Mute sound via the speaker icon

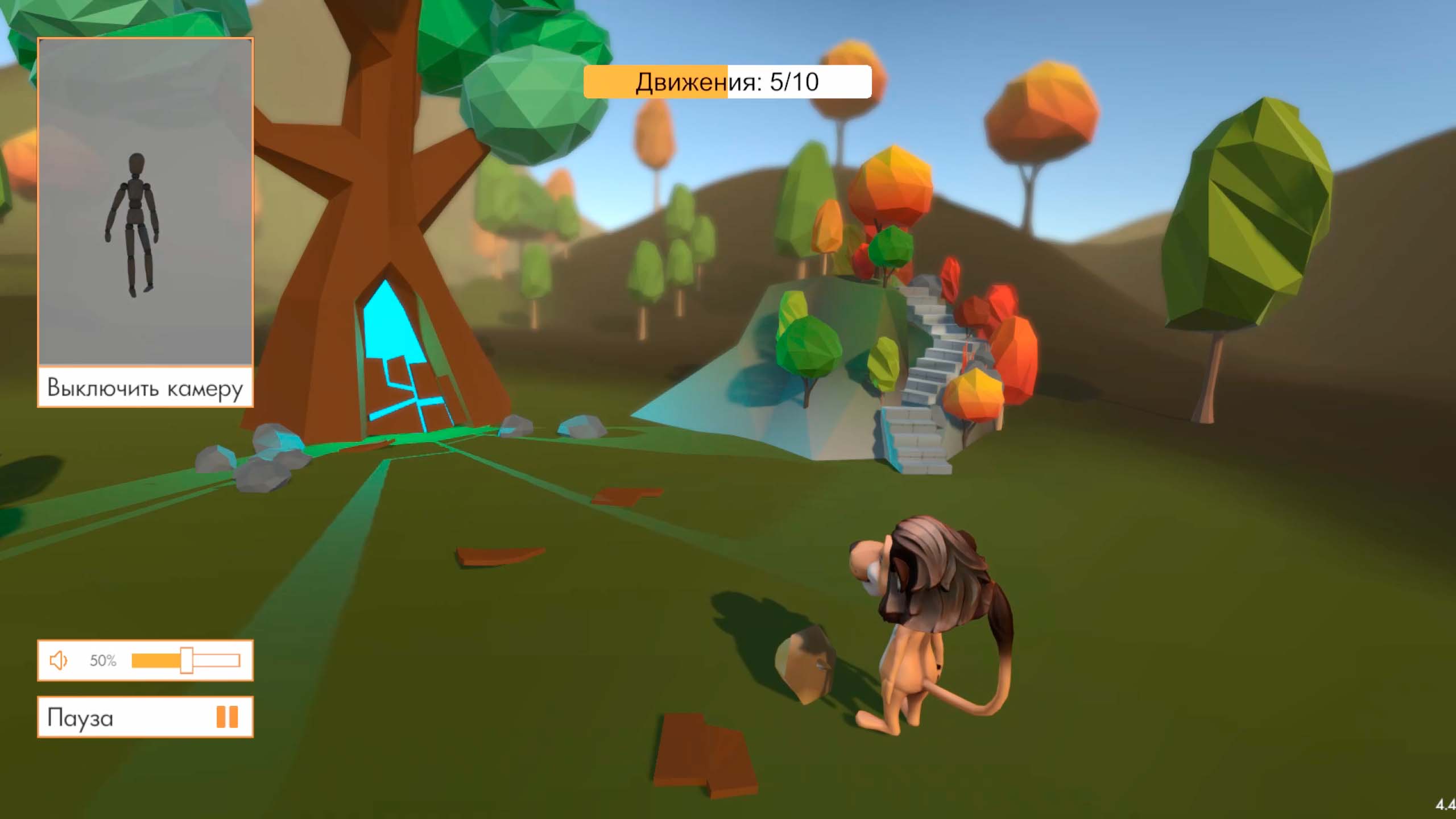[59, 660]
